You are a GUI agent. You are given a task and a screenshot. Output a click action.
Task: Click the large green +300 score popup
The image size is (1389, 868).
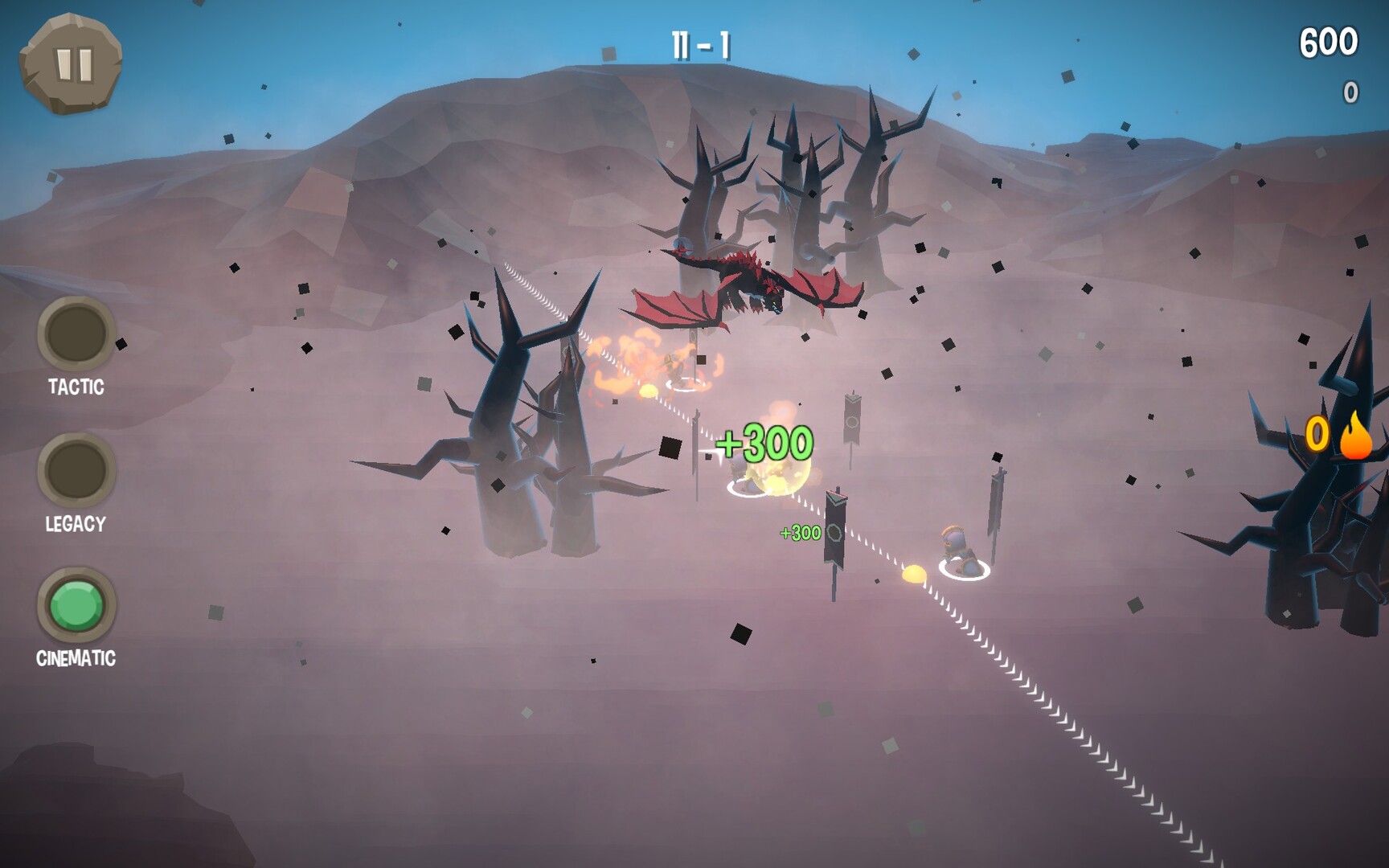tap(762, 440)
